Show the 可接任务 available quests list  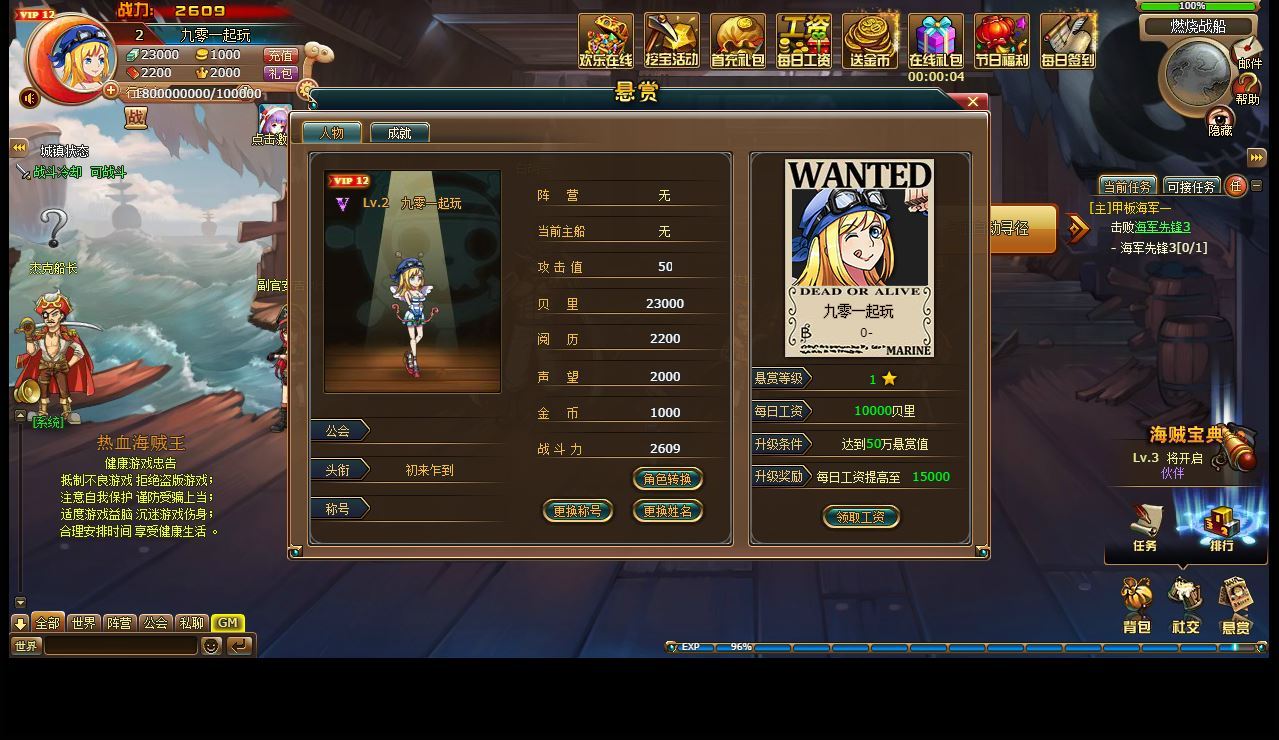[1191, 187]
